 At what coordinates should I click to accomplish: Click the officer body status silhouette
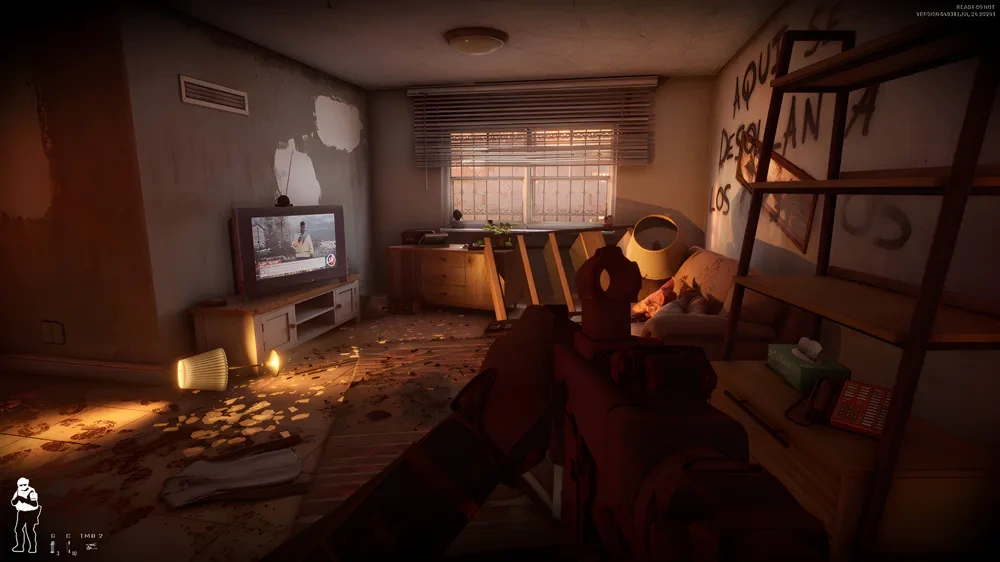click(25, 515)
